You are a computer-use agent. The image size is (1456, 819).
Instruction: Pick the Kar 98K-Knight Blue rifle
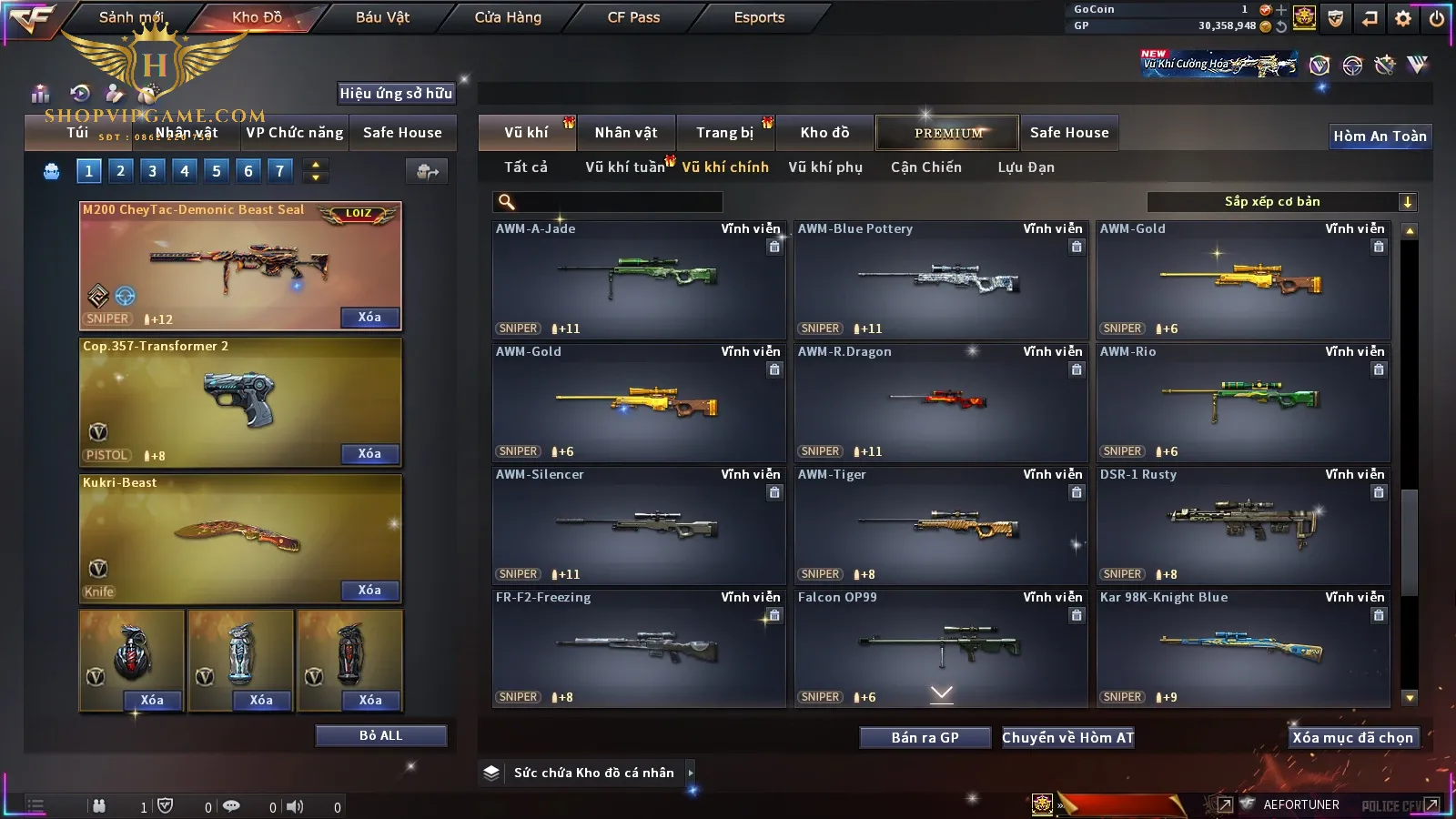coord(1243,649)
